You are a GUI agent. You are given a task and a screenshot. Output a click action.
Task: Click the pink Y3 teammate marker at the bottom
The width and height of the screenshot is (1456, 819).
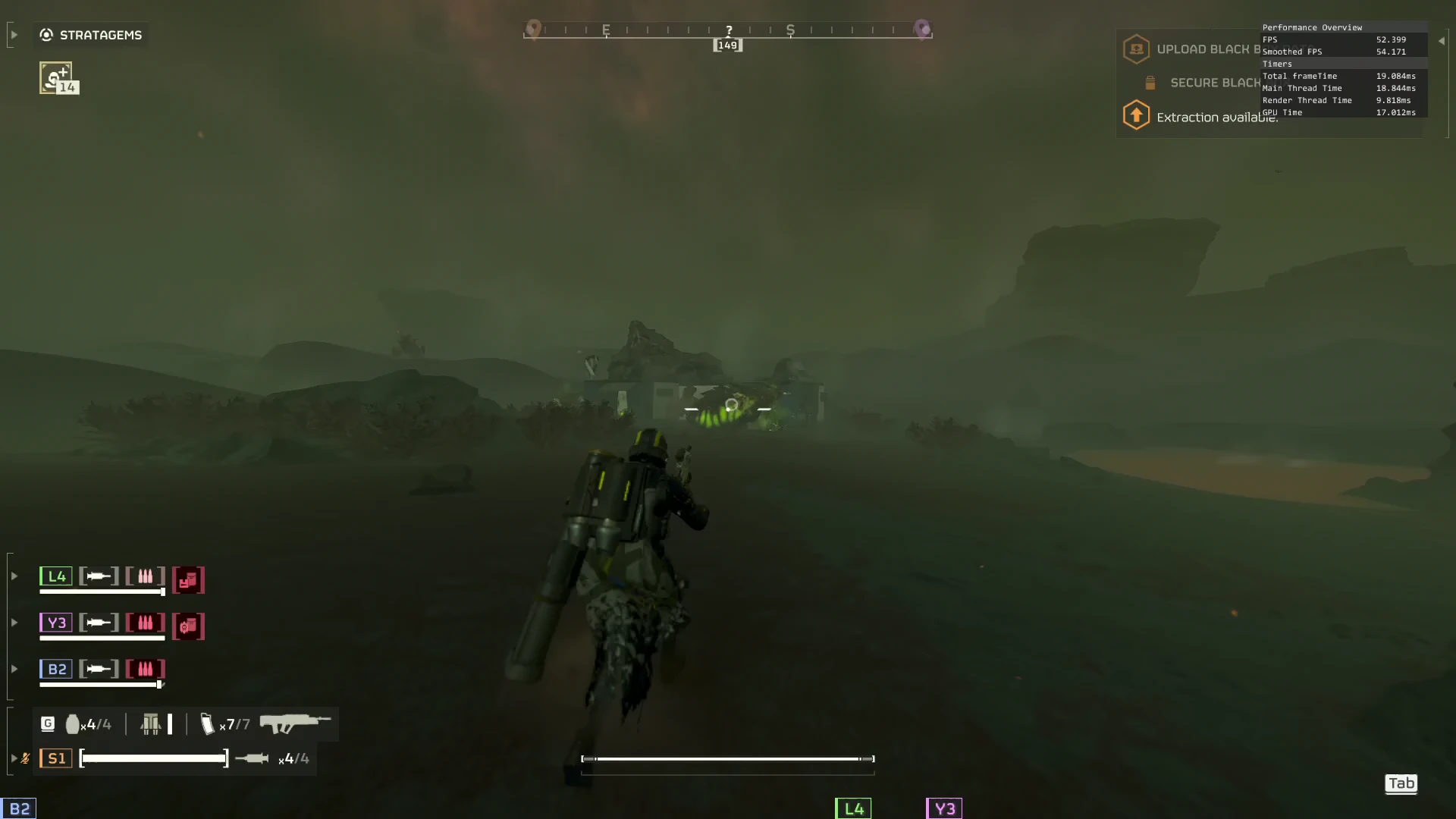944,808
